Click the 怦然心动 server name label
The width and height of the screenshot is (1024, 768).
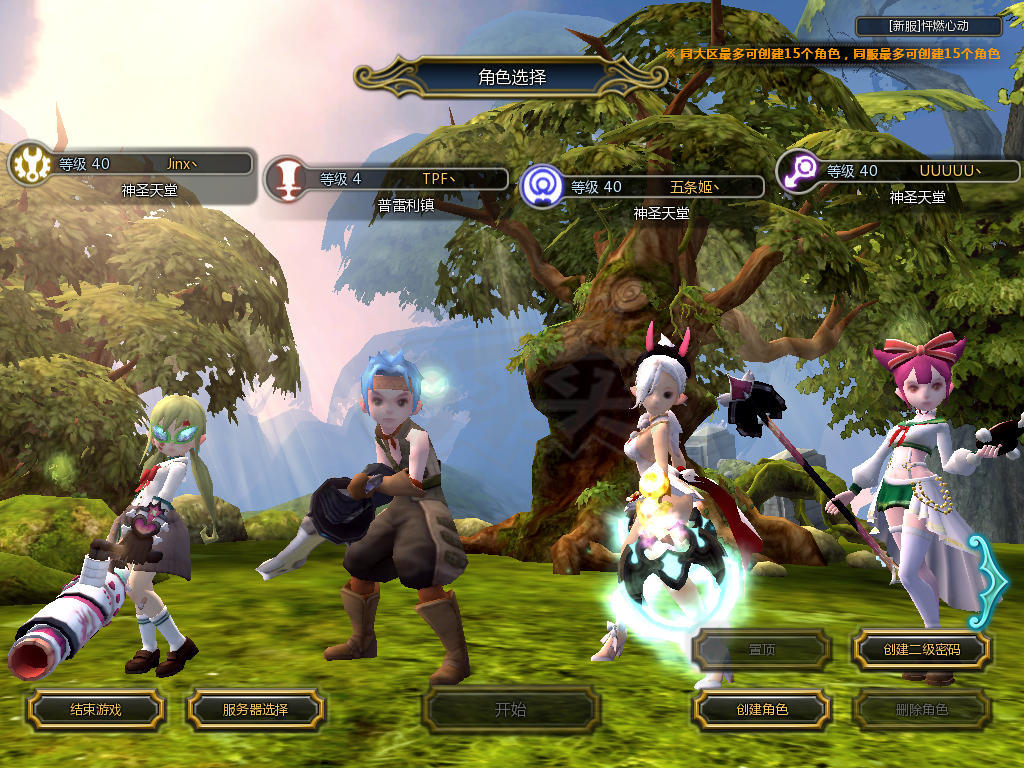[929, 27]
